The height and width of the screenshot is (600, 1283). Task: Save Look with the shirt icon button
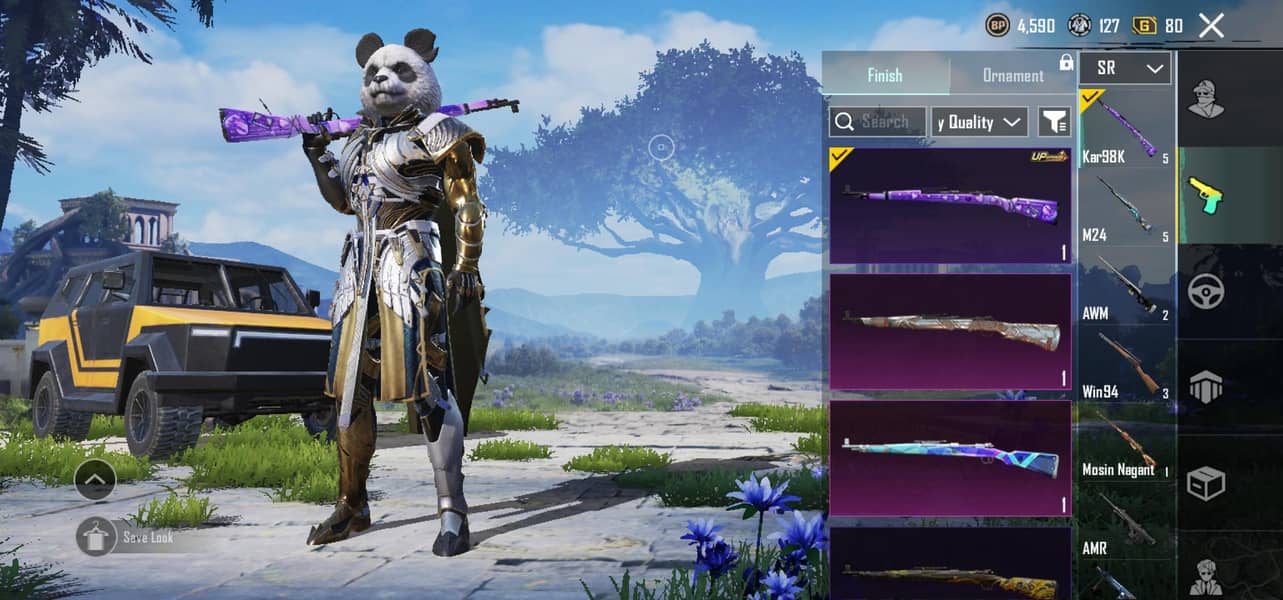pyautogui.click(x=96, y=537)
